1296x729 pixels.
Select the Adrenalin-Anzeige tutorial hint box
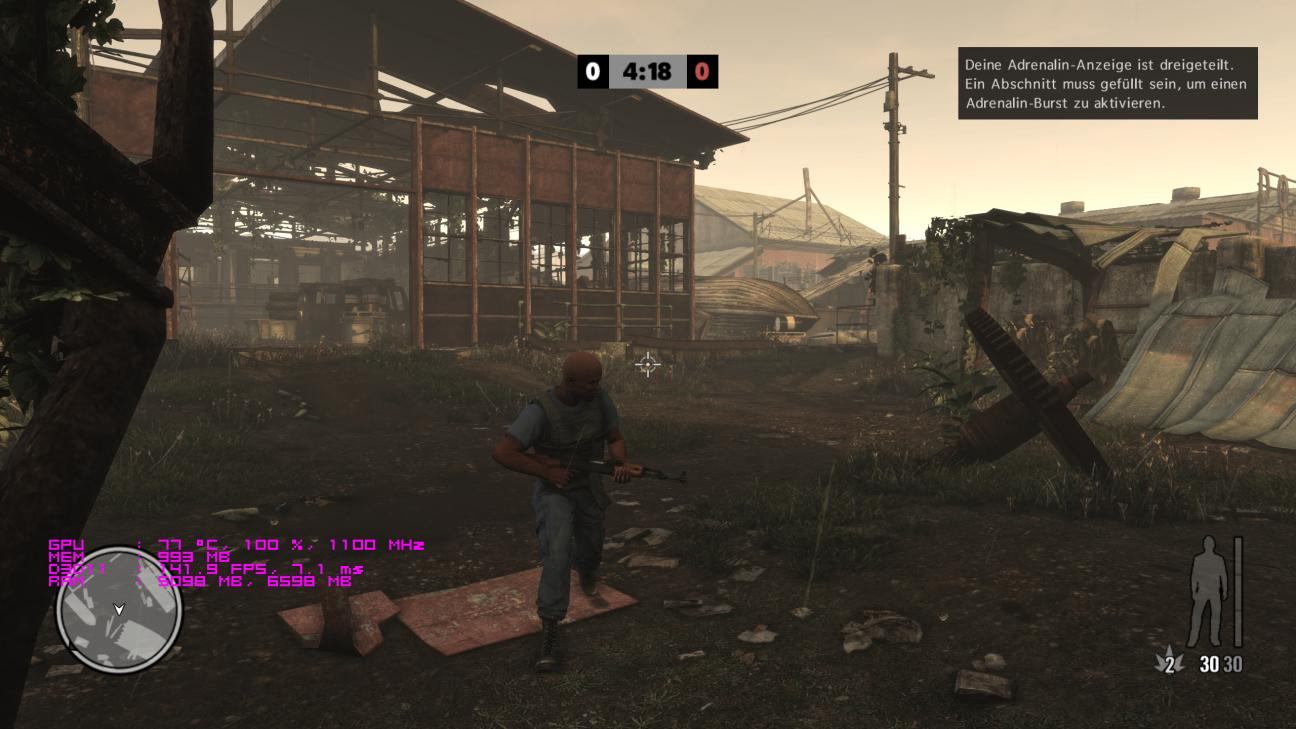tap(1107, 83)
